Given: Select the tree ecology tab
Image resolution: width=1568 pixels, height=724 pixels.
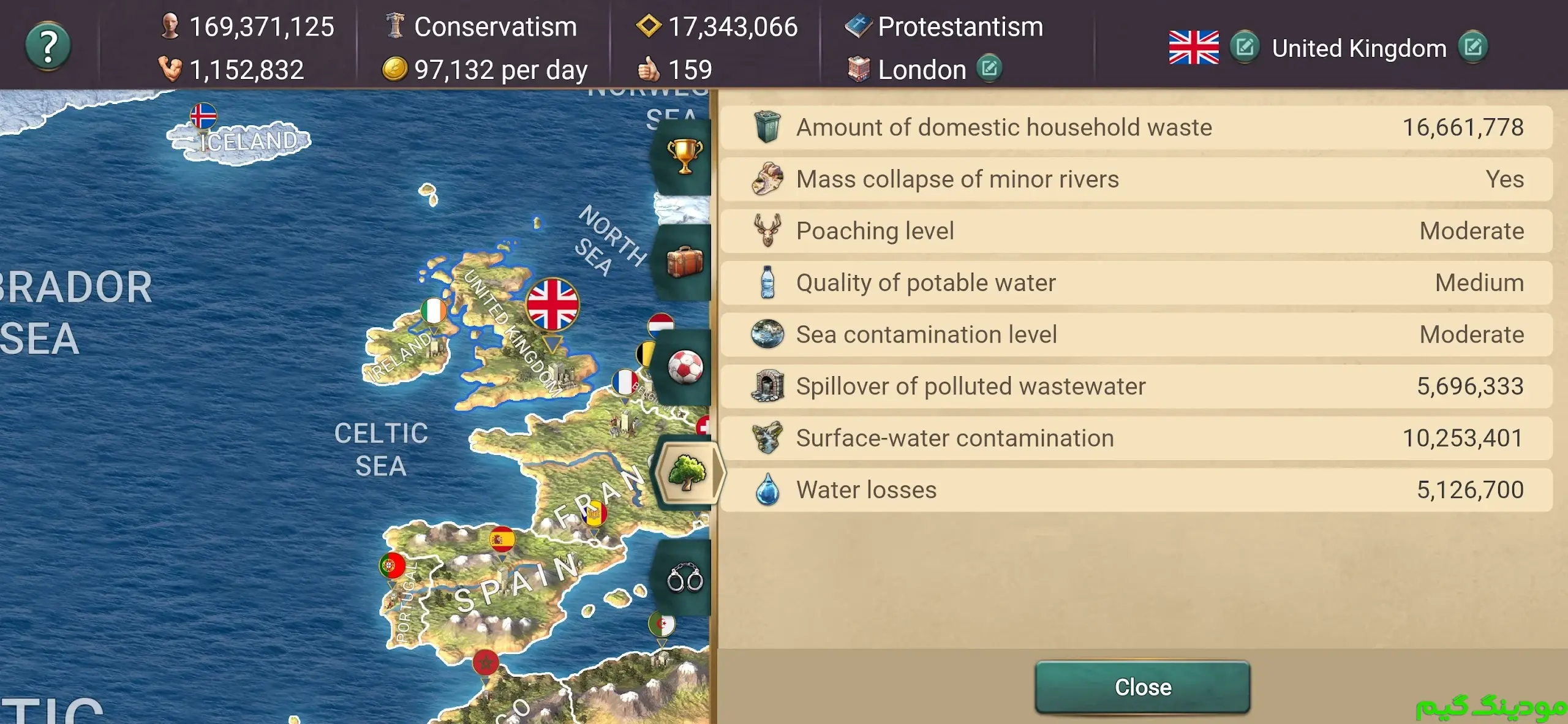Looking at the screenshot, I should tap(687, 473).
